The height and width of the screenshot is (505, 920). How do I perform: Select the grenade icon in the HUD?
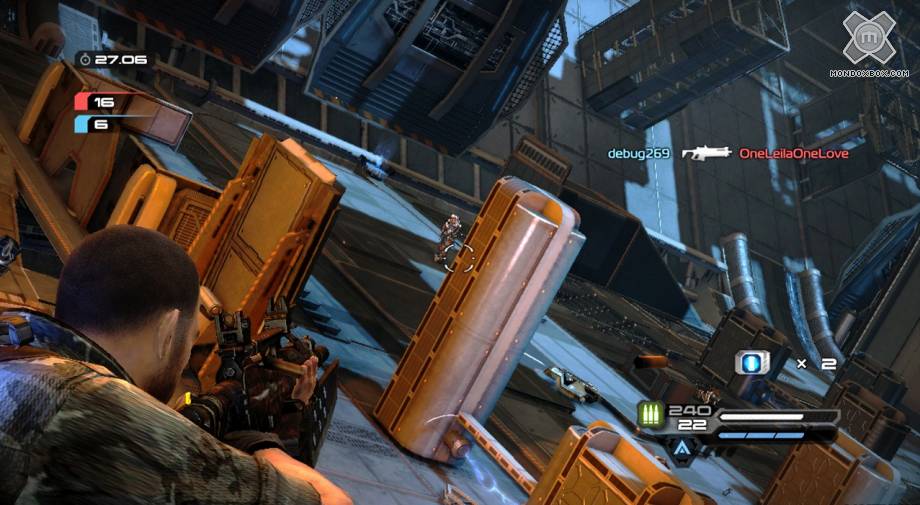(x=750, y=364)
